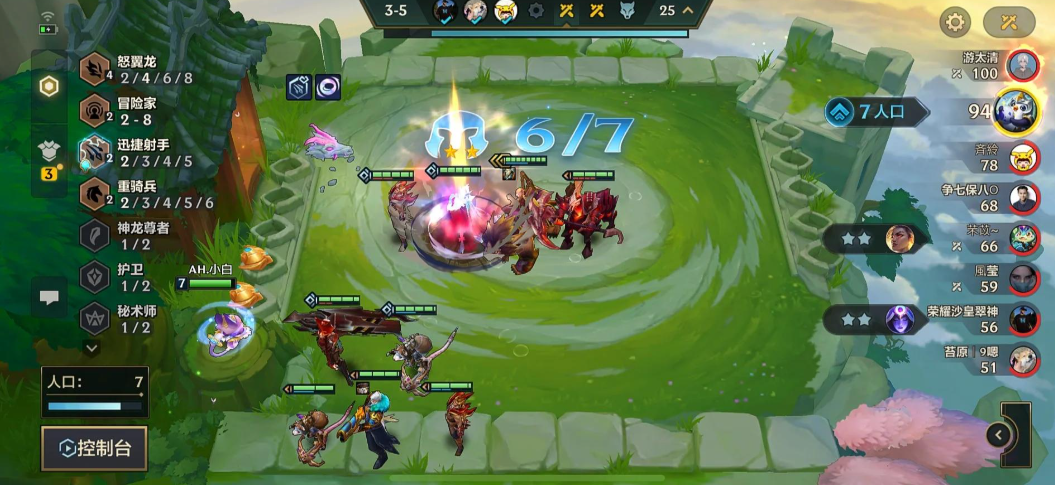Expand the trait list with the down arrow
1055x485 pixels.
pyautogui.click(x=92, y=348)
